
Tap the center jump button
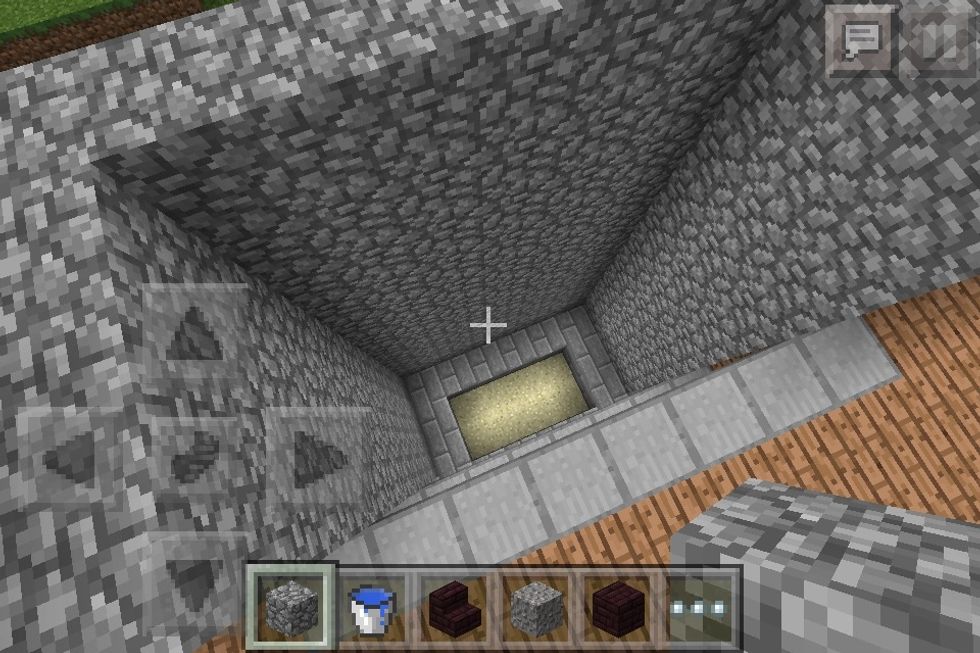click(194, 458)
